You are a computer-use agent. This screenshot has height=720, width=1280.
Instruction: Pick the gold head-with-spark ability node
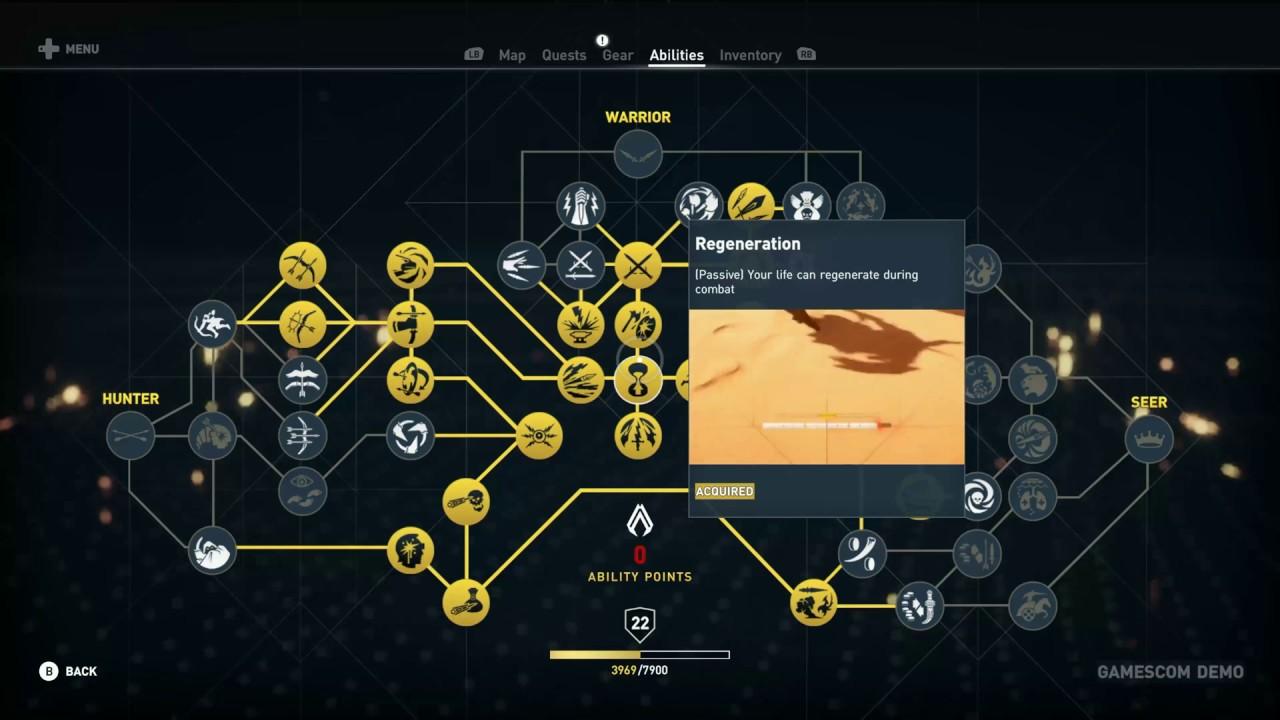411,551
